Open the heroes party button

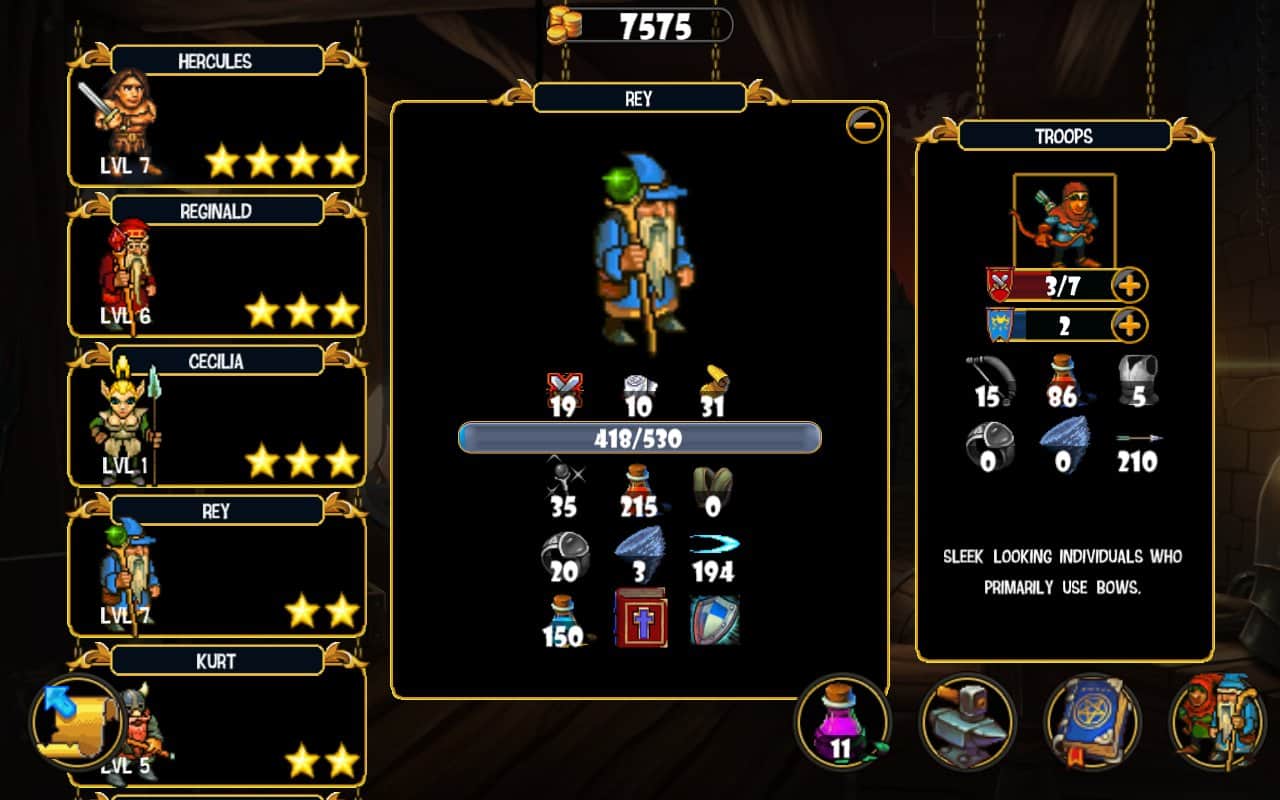[1217, 721]
